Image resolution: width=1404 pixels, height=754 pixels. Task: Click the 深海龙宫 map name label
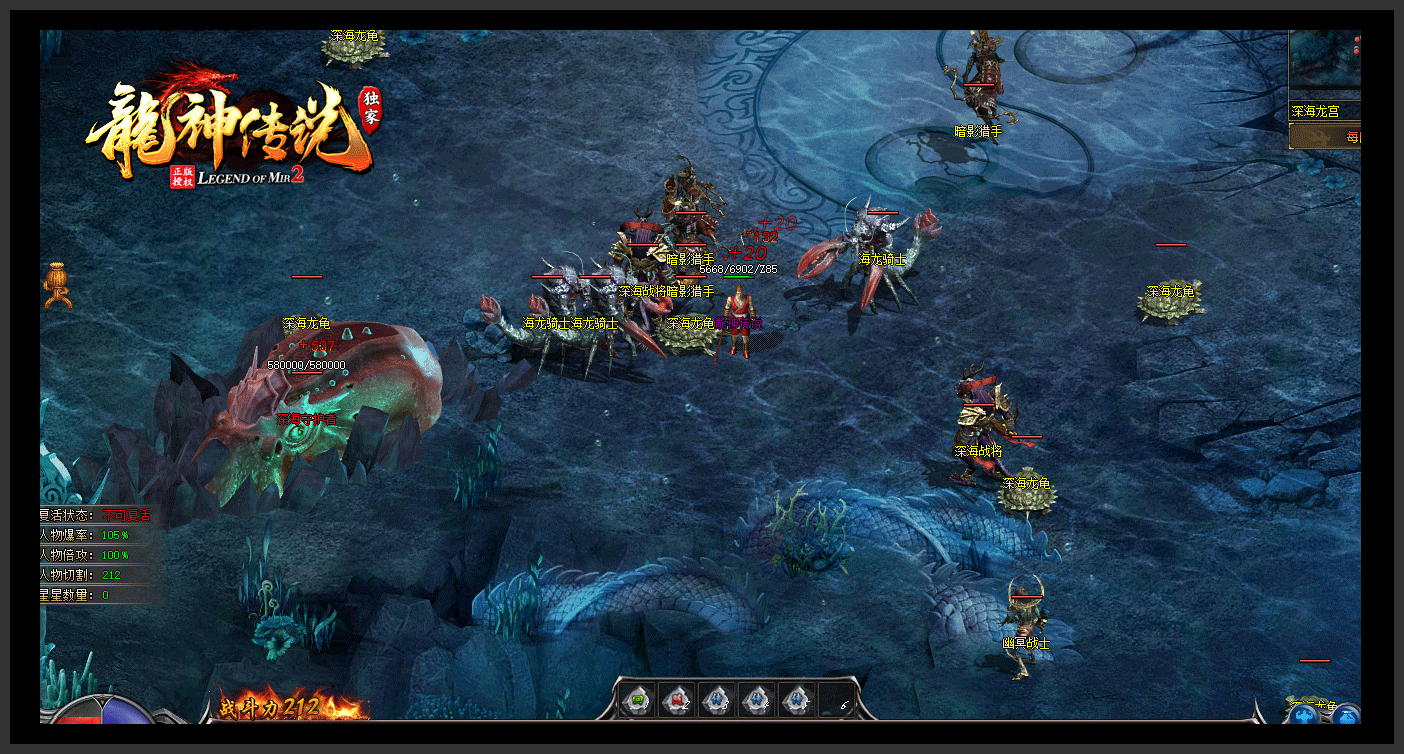(1316, 112)
